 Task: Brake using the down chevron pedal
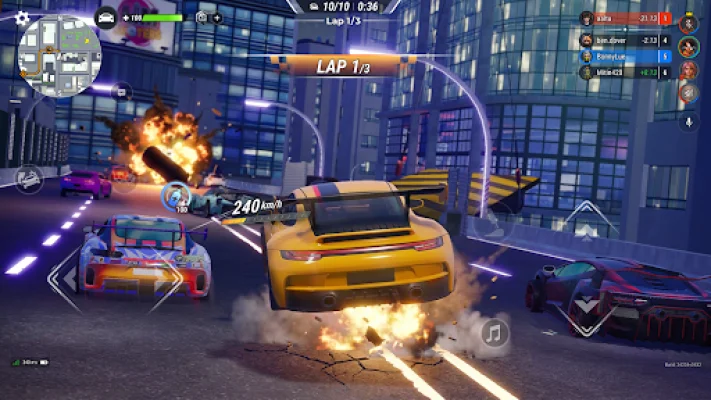click(x=587, y=317)
